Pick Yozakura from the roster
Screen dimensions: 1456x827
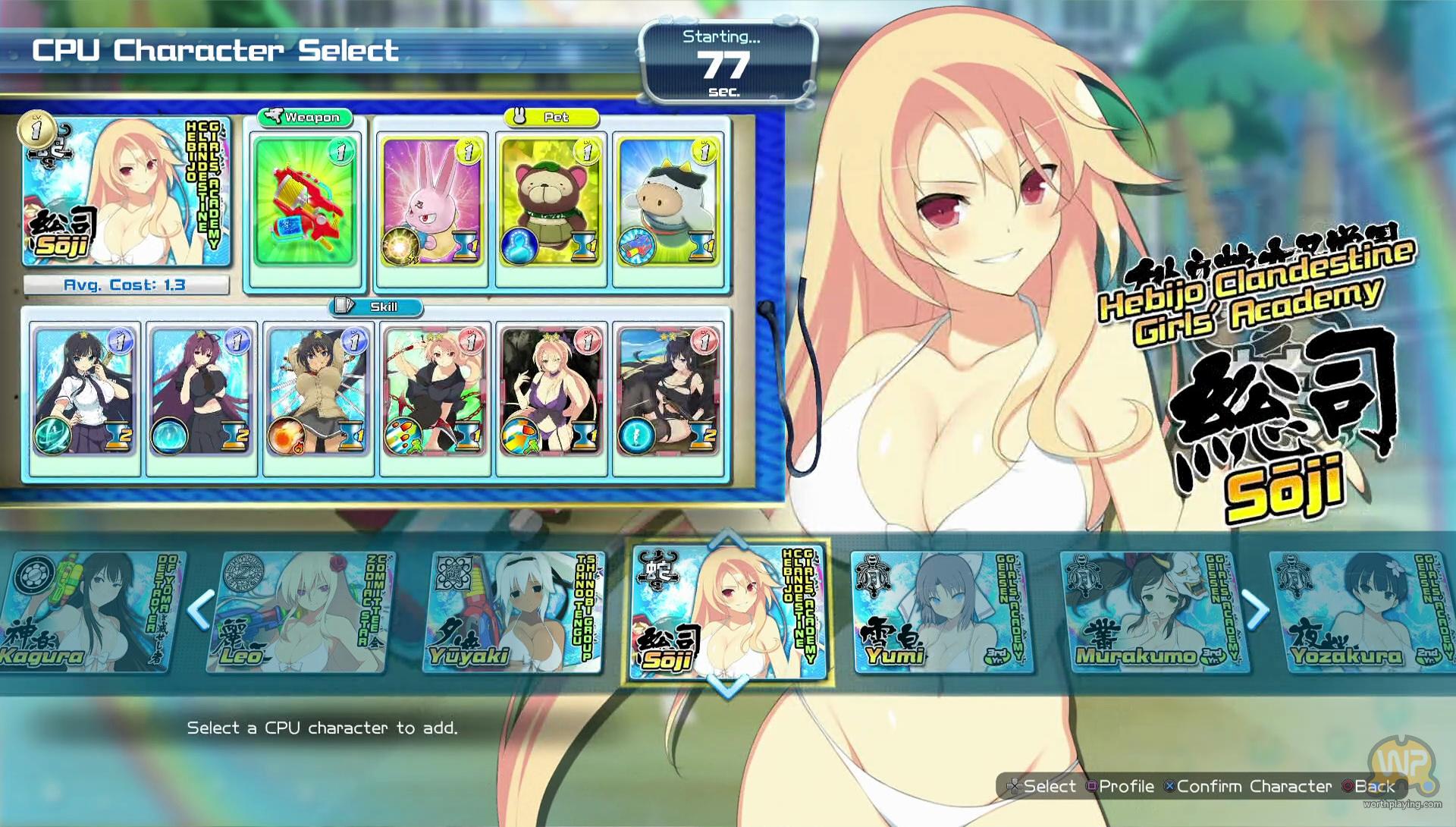[1361, 613]
